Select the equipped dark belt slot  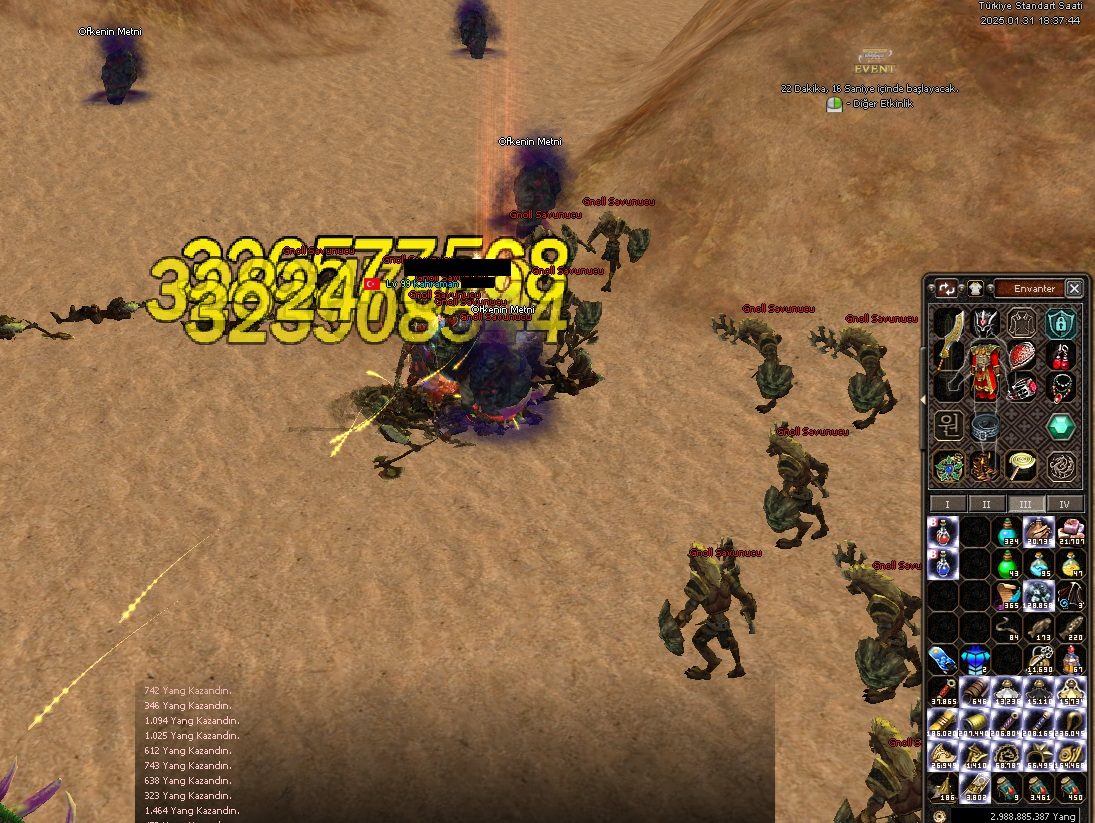[985, 427]
